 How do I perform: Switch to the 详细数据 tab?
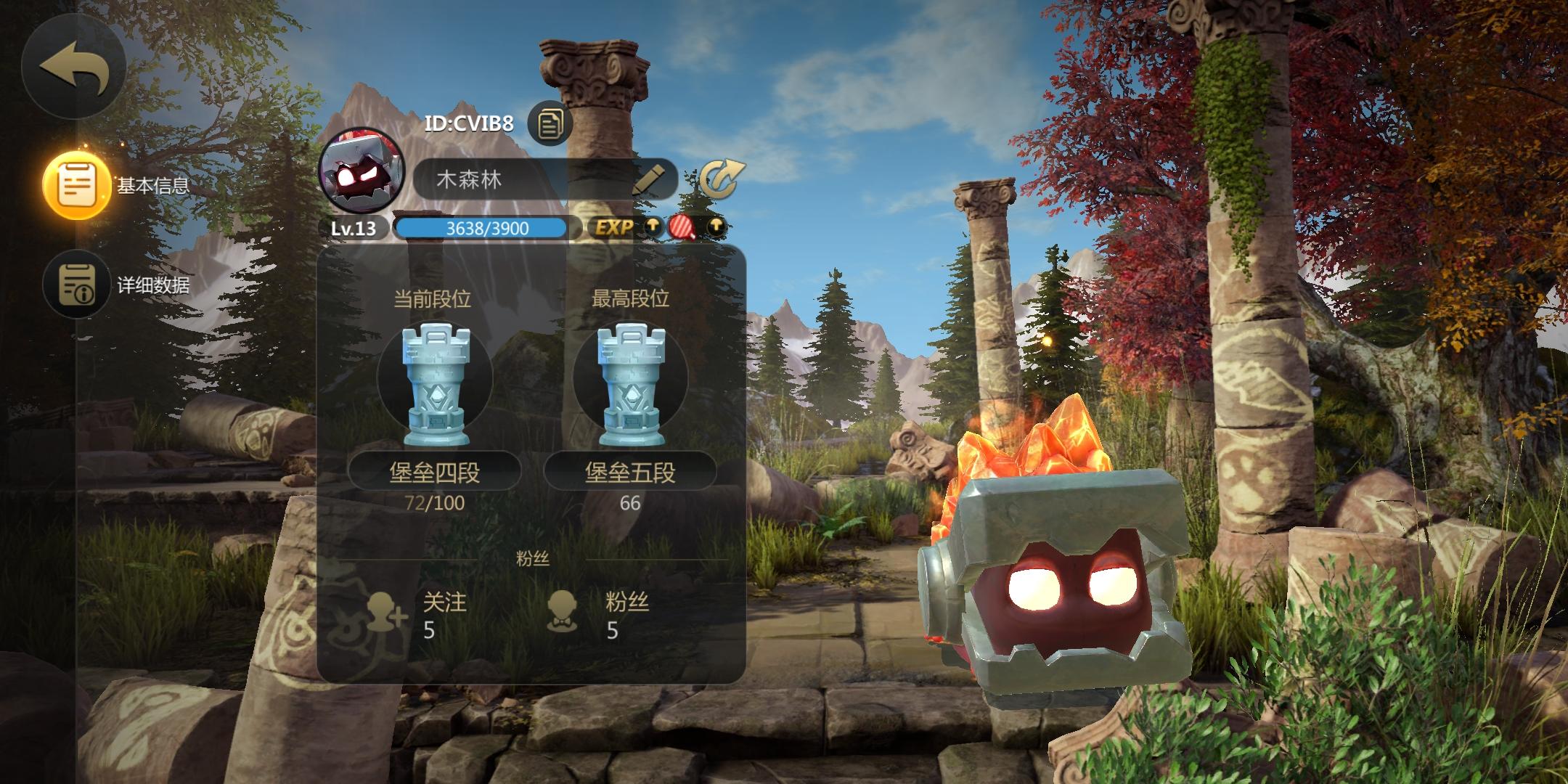point(77,284)
